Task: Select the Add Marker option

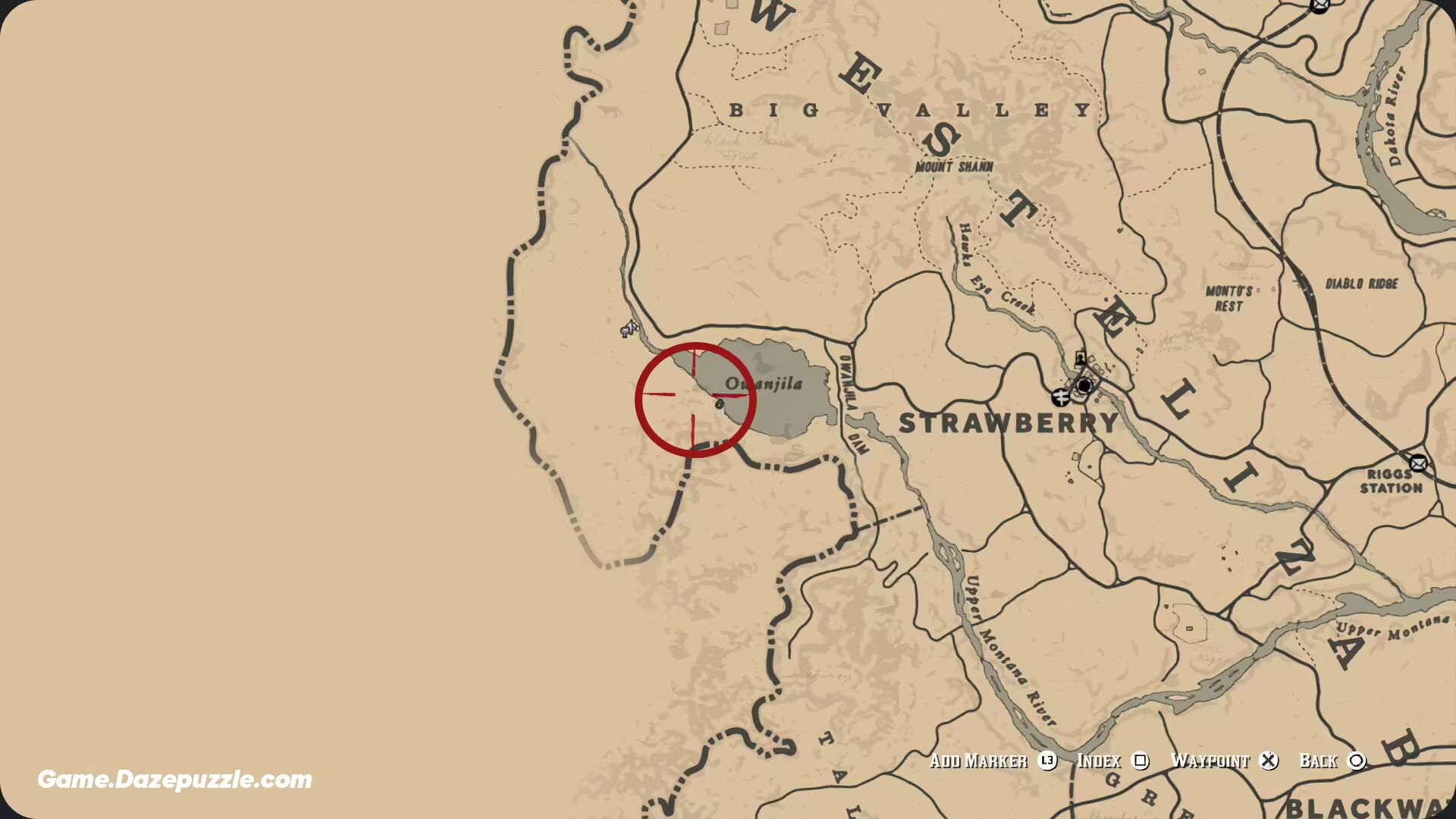Action: click(978, 761)
